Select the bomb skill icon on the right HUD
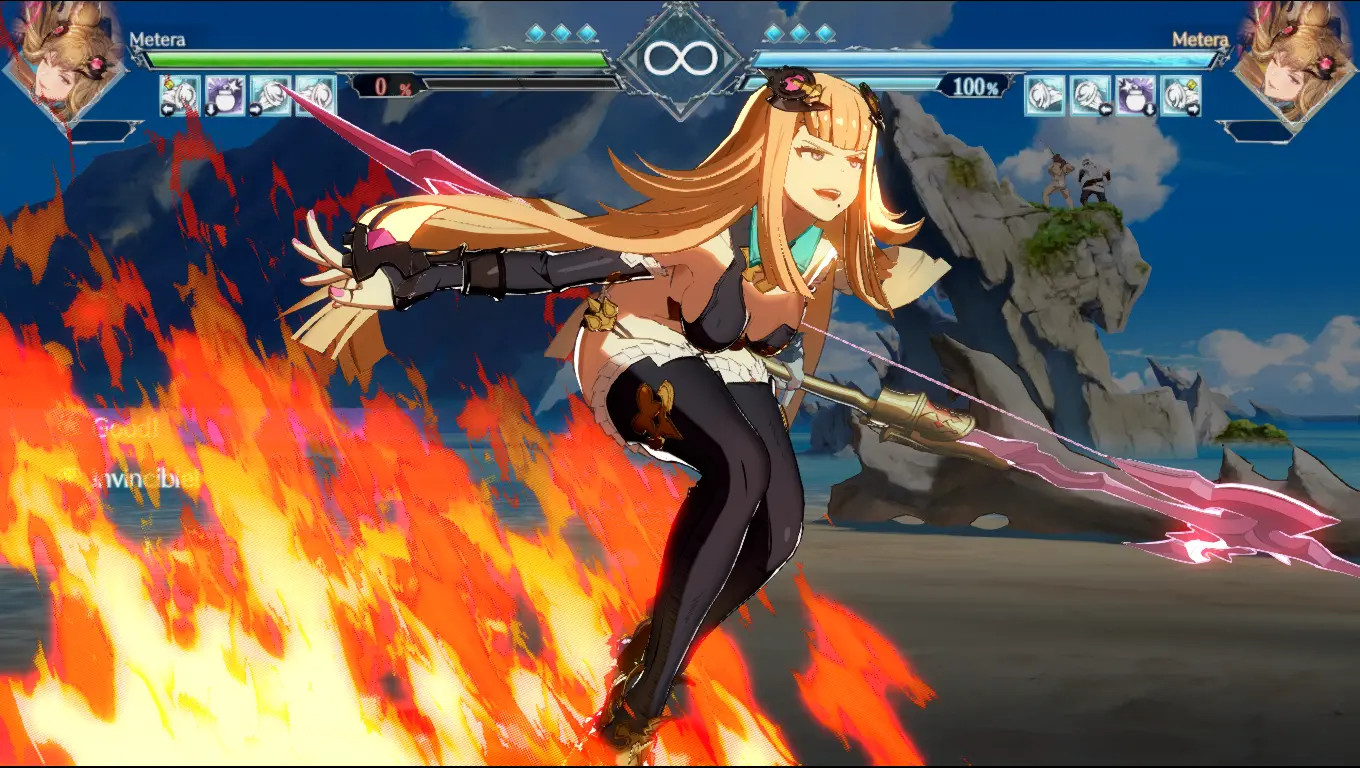Screen dimensions: 1360x768 [1135, 95]
